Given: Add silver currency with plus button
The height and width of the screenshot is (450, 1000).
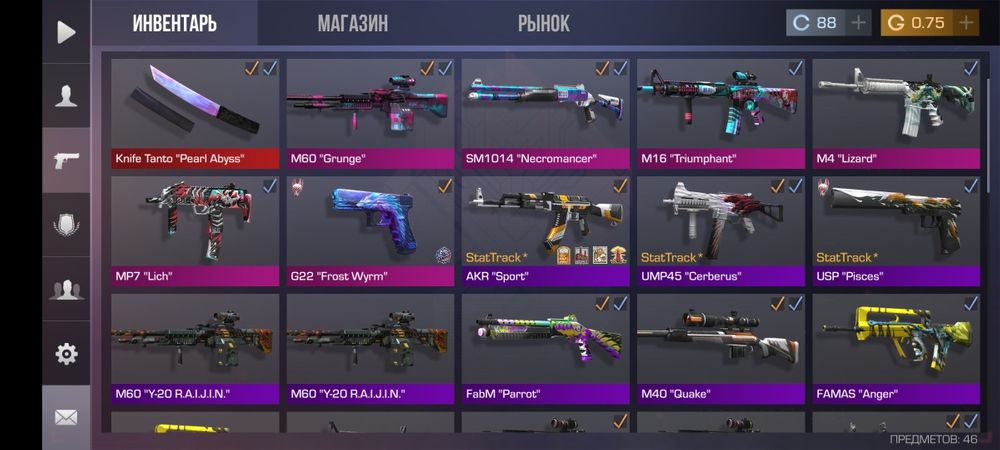Looking at the screenshot, I should click(858, 23).
